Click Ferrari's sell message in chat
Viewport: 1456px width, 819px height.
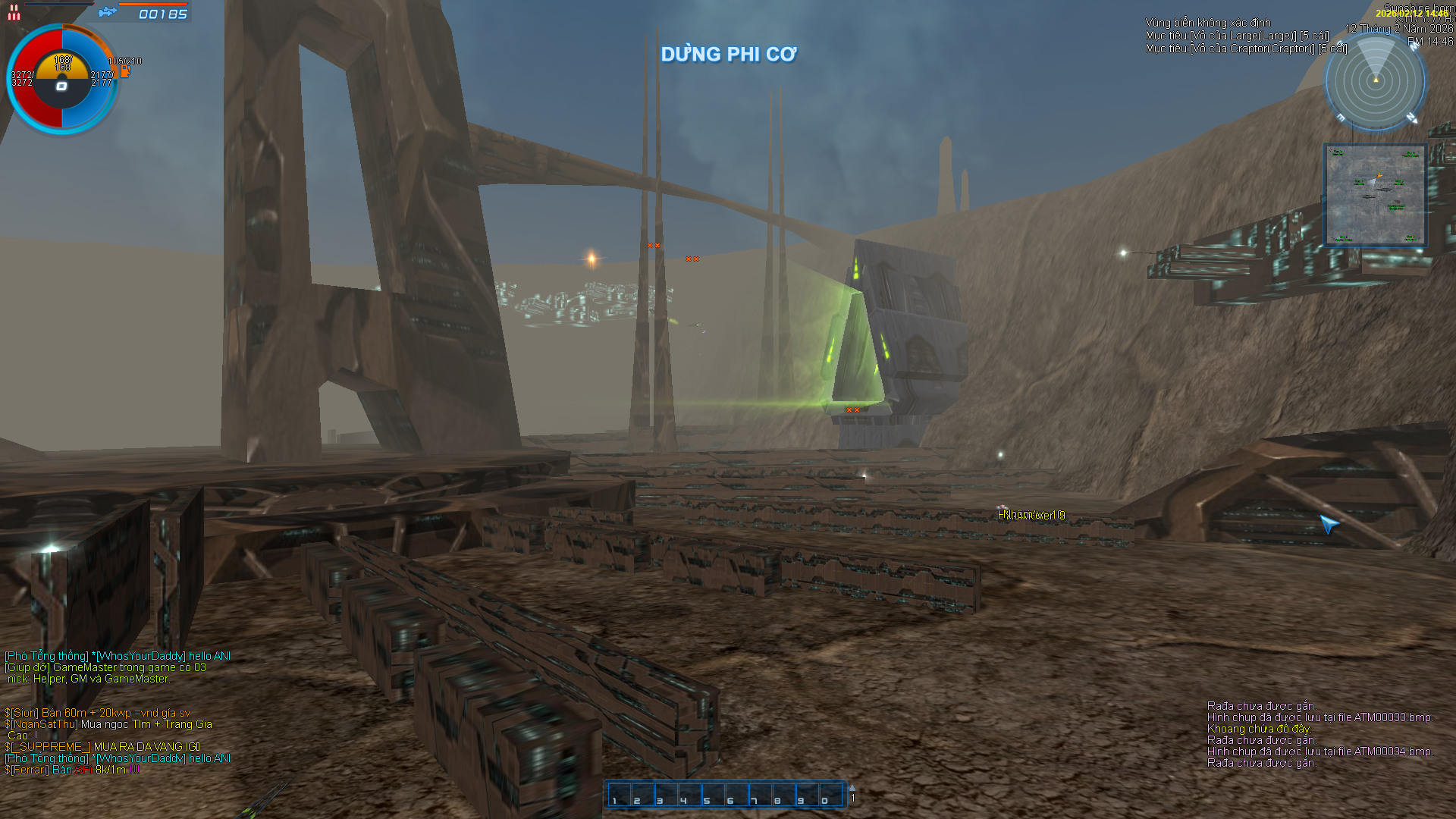72,770
